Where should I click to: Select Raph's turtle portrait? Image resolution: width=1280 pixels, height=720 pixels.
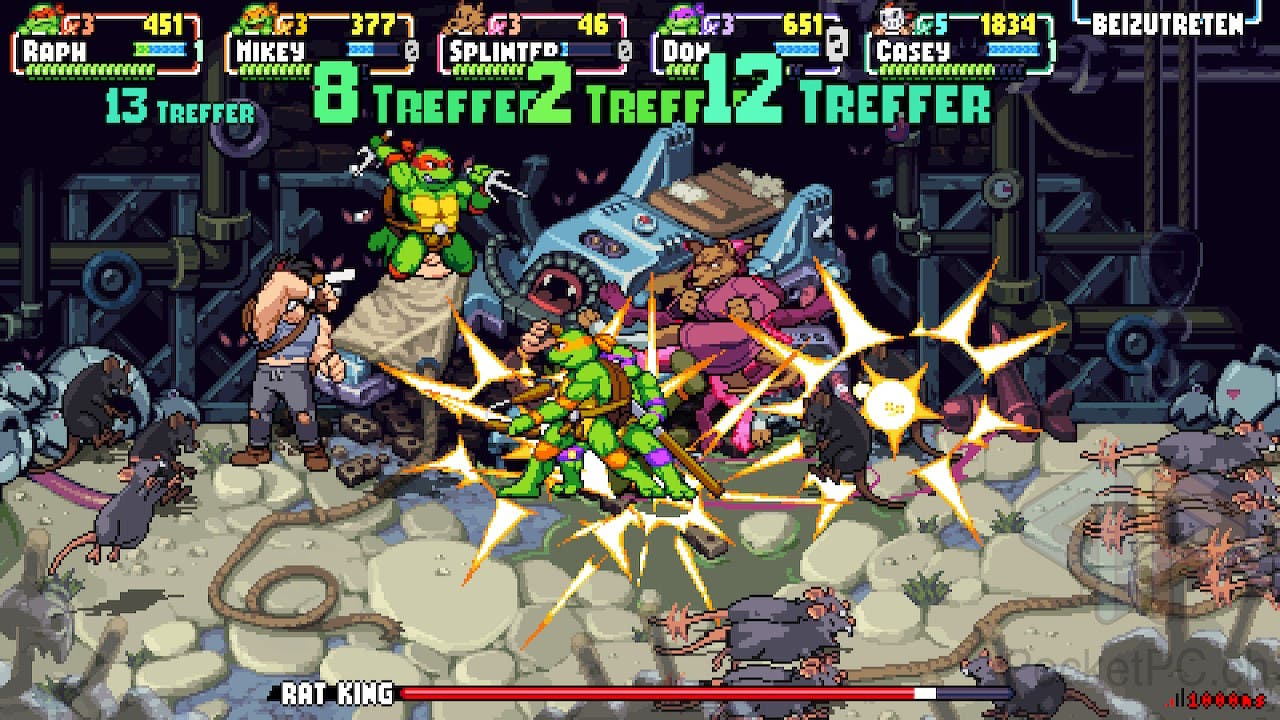[x=42, y=20]
